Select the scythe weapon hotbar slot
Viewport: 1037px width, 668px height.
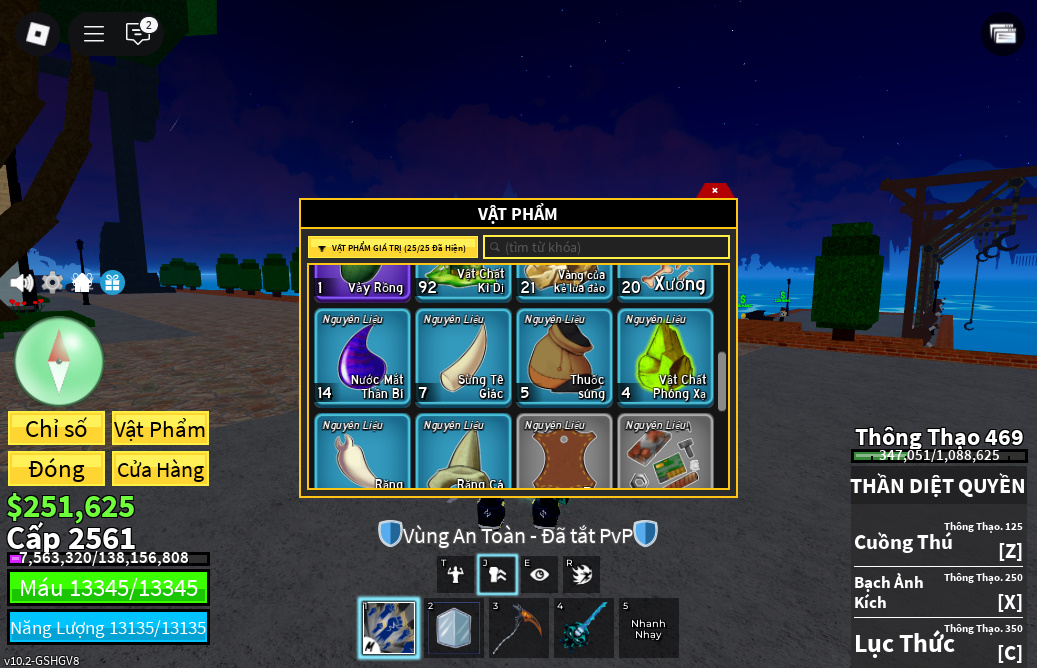pyautogui.click(x=518, y=628)
